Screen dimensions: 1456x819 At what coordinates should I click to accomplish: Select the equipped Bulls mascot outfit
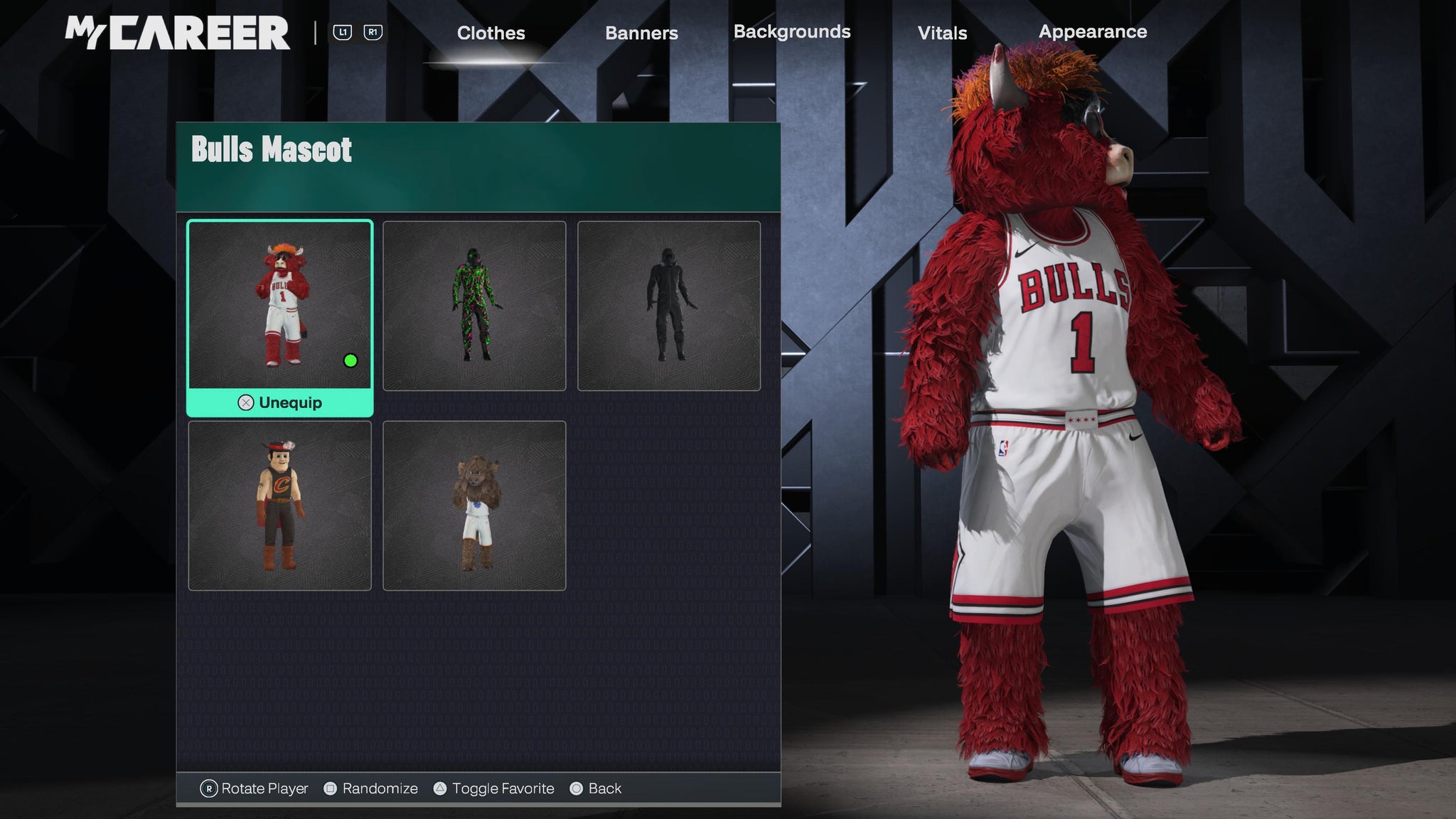(x=279, y=305)
